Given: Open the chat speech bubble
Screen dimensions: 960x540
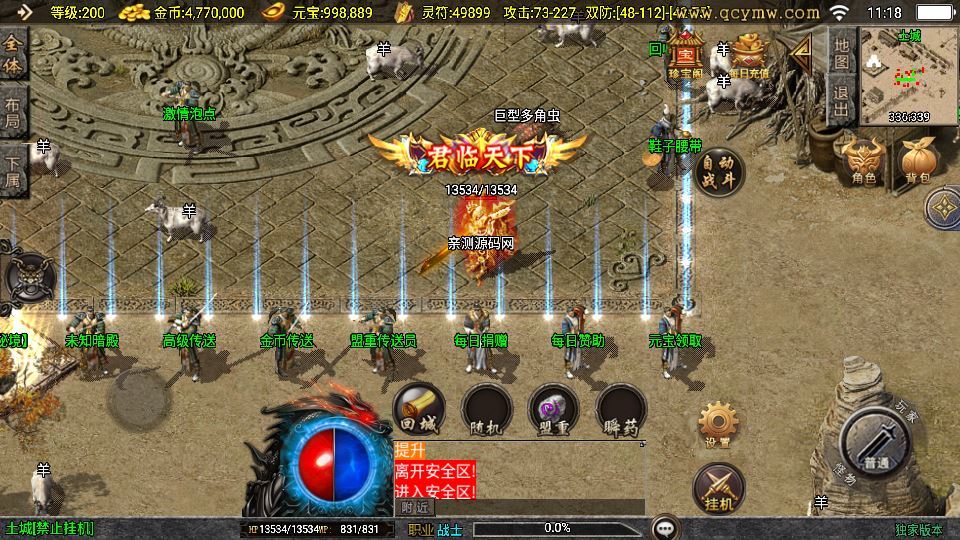Looking at the screenshot, I should coord(664,528).
